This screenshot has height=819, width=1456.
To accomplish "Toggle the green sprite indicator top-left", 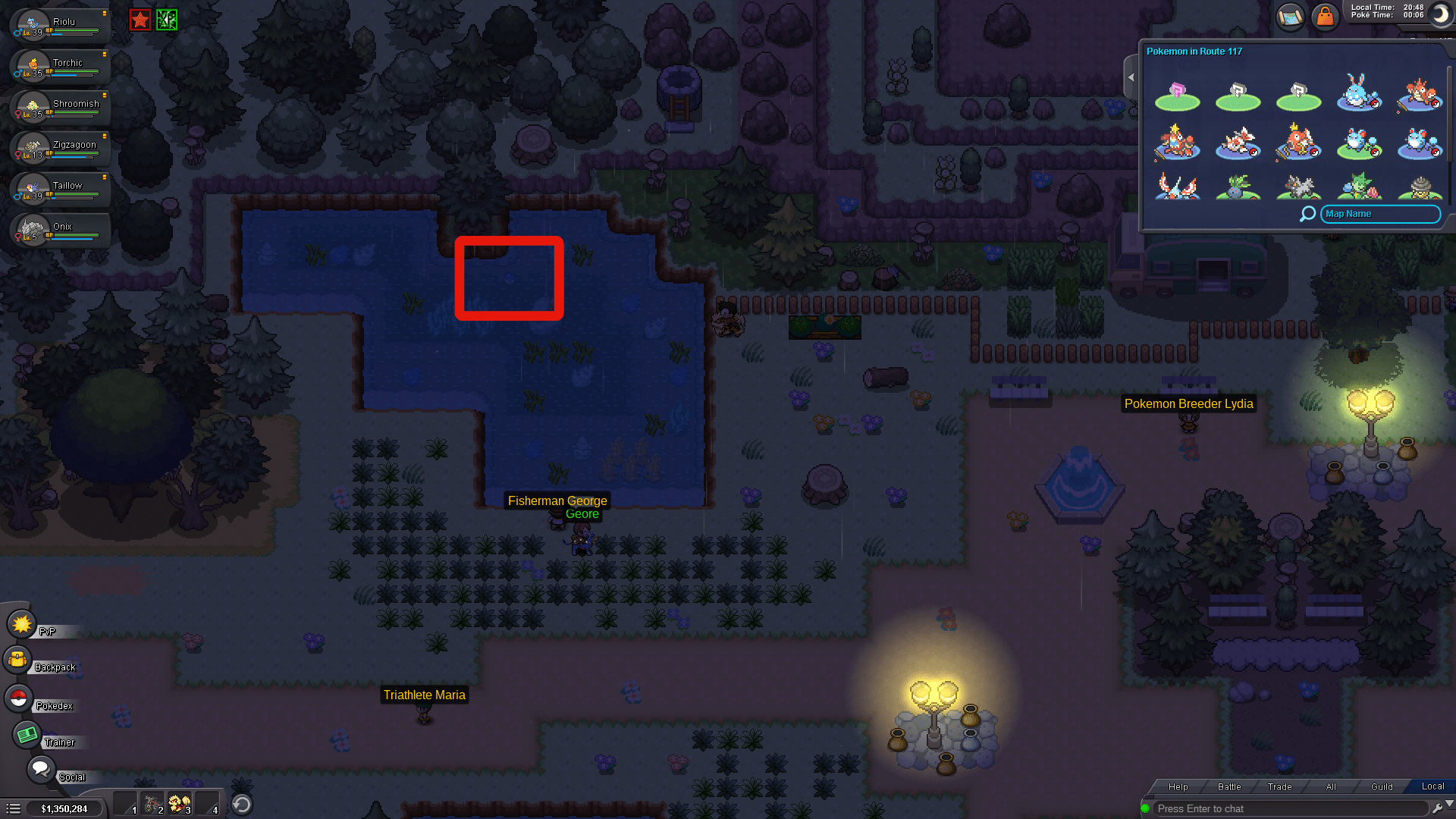I will pos(165,20).
